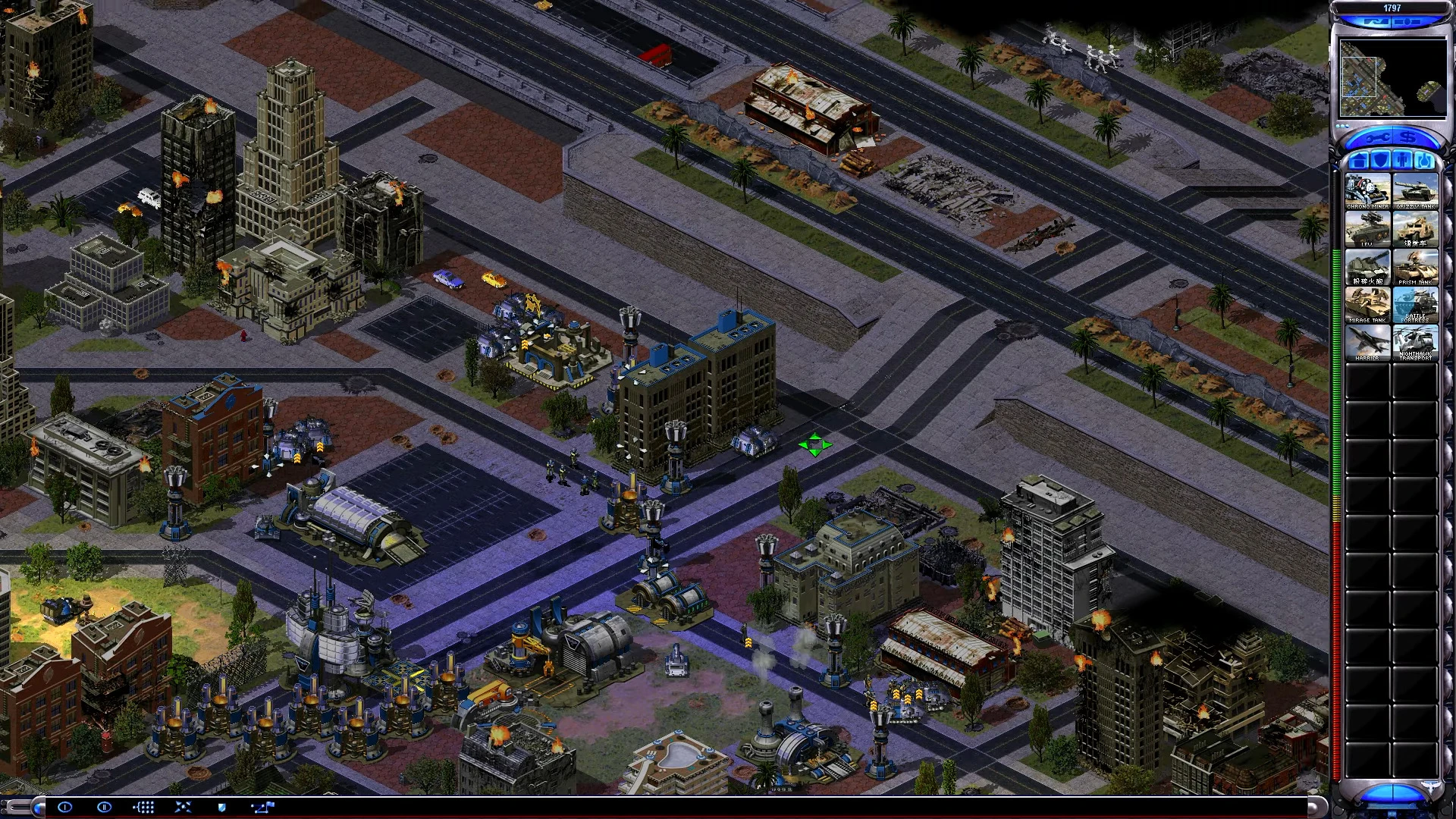Click the type-select dots grid button
This screenshot has height=819, width=1456.
(143, 807)
